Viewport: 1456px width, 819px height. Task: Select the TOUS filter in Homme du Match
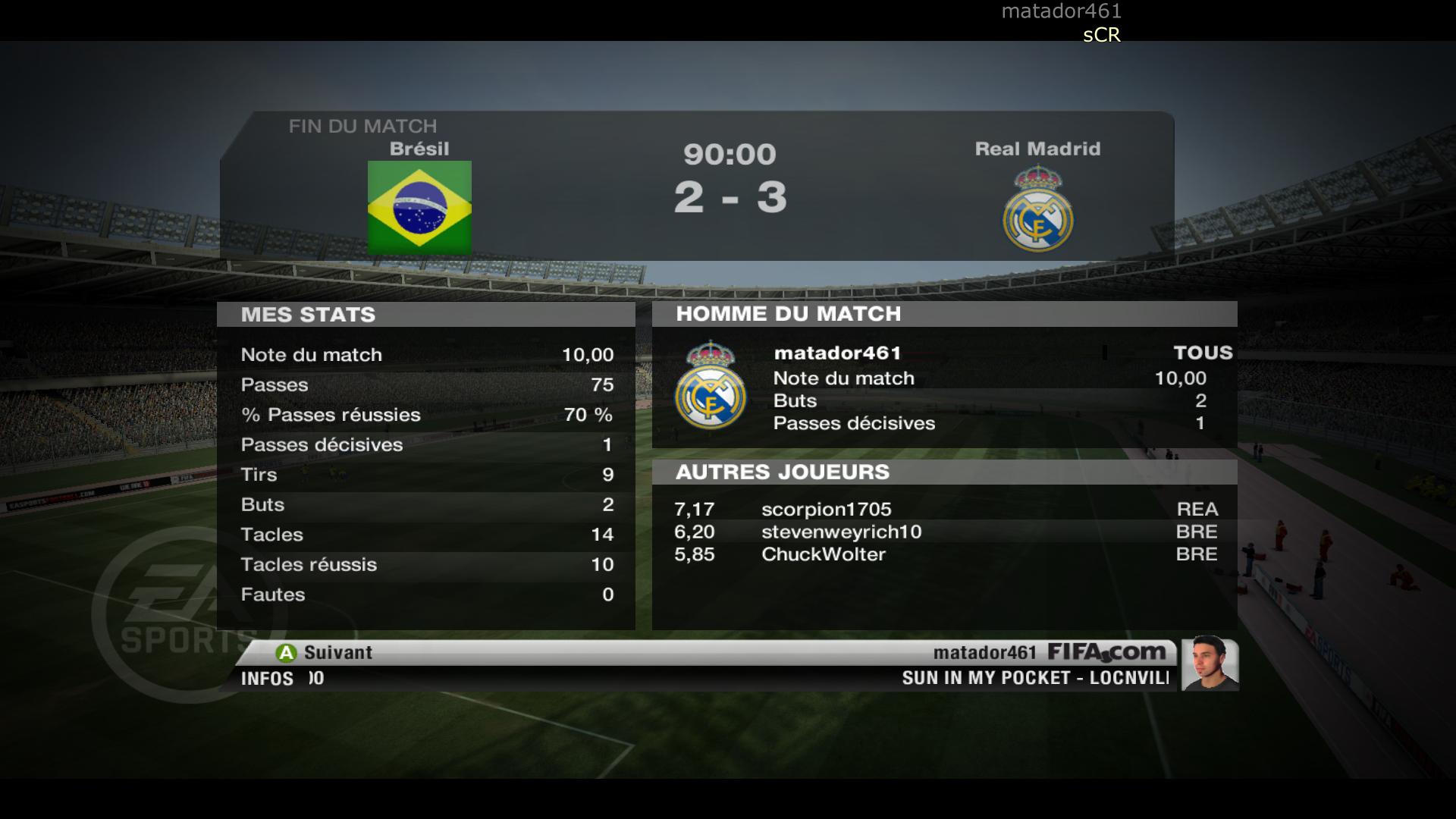click(1202, 353)
